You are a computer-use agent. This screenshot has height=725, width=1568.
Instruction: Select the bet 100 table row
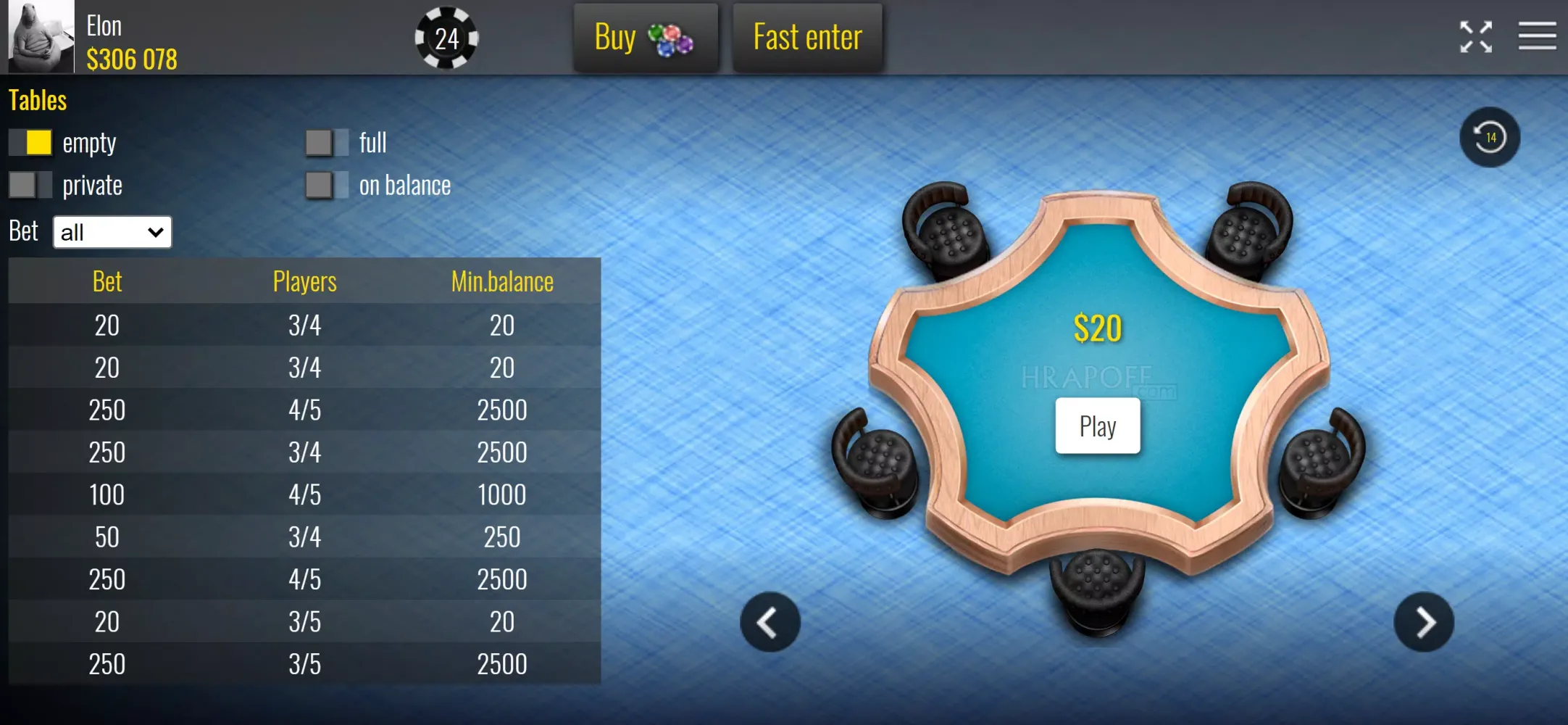point(304,494)
